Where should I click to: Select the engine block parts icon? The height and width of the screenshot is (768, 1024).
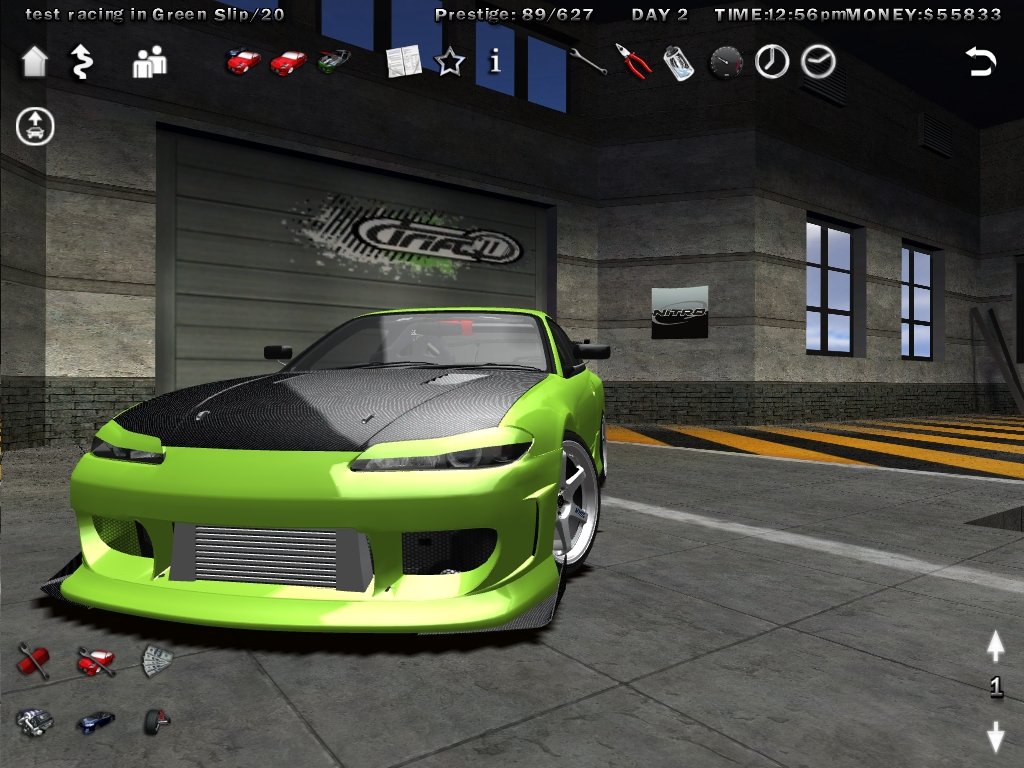(x=33, y=721)
